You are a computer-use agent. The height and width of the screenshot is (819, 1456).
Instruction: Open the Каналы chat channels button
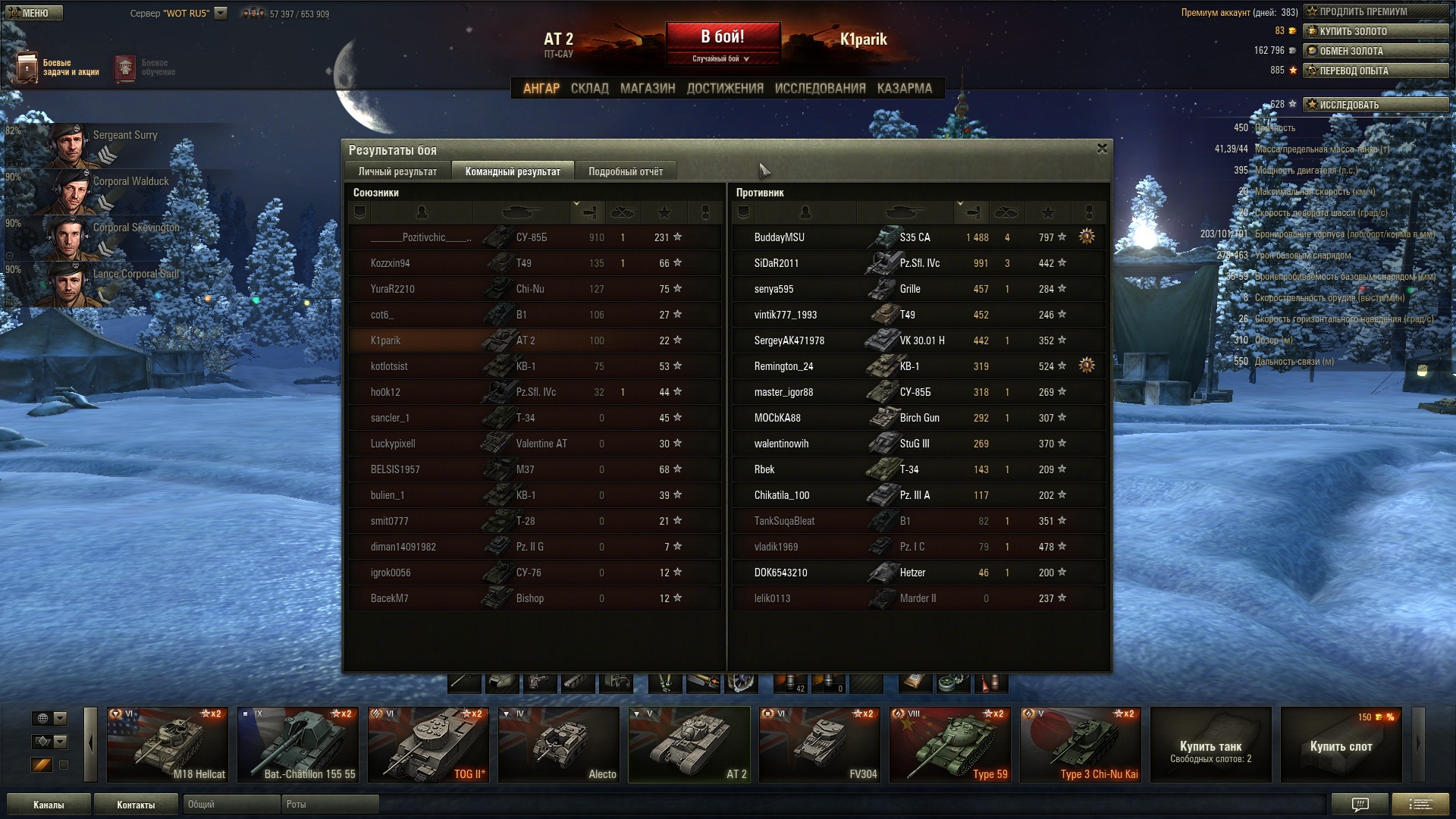click(x=49, y=805)
